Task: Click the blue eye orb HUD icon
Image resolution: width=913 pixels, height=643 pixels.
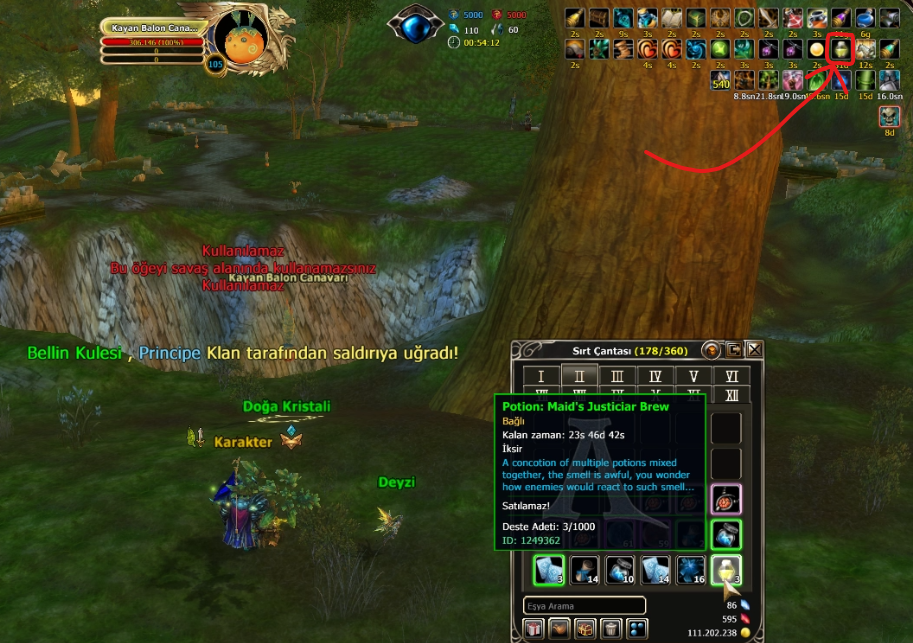Action: pyautogui.click(x=415, y=22)
